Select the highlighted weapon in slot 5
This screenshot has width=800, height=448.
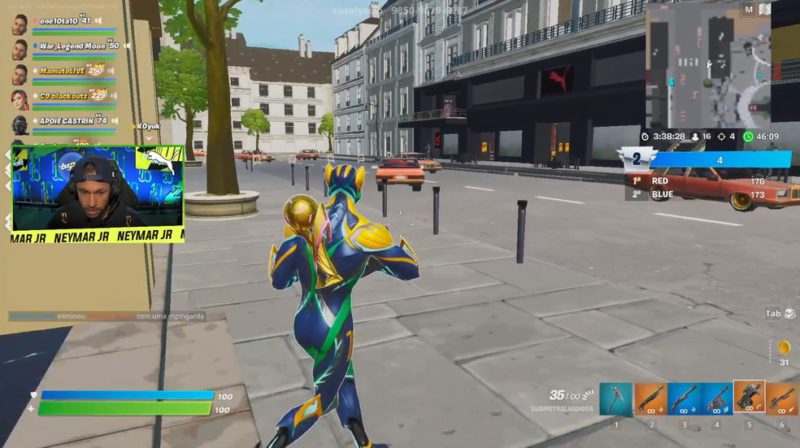[x=749, y=397]
